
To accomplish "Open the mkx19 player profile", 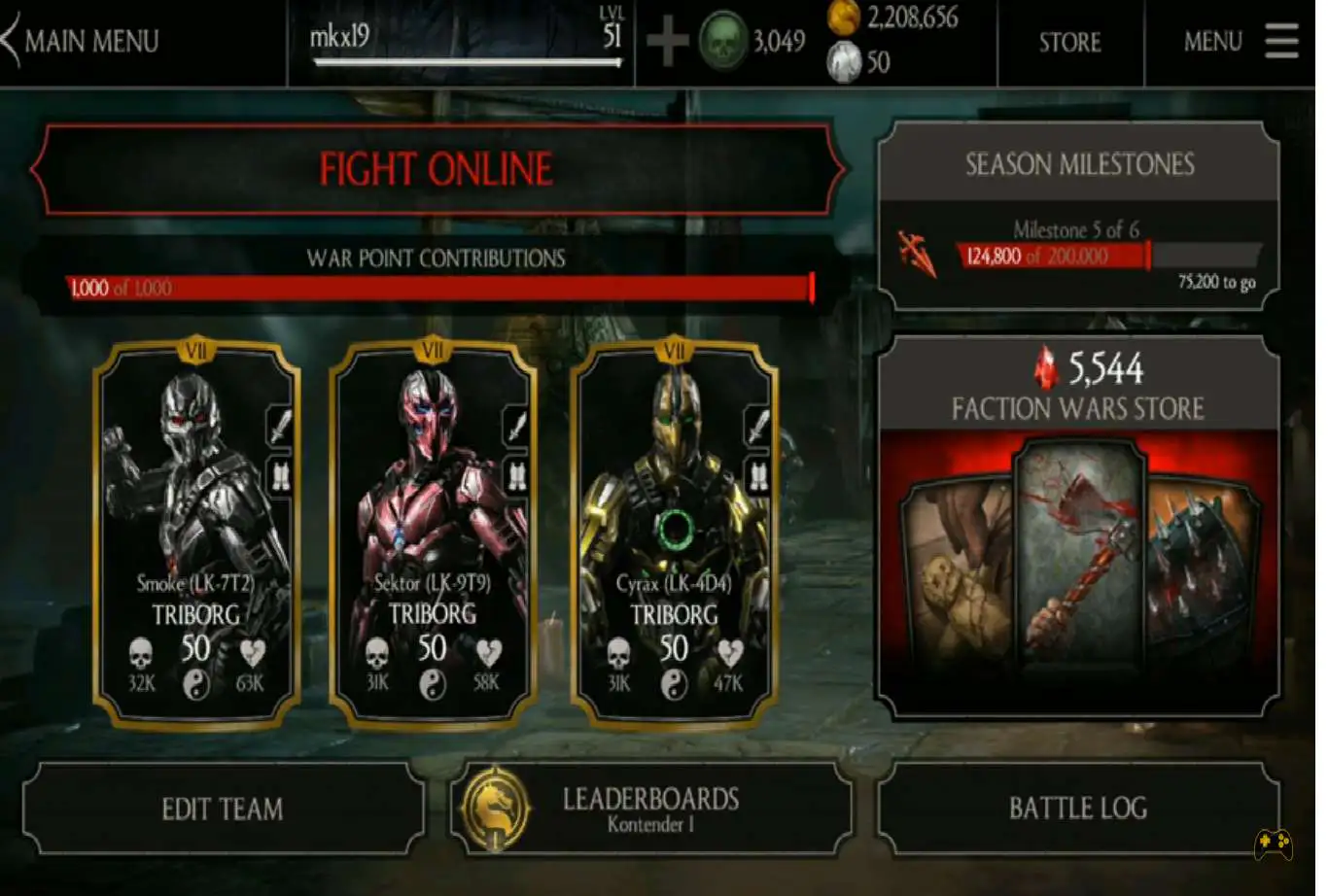I will tap(465, 41).
